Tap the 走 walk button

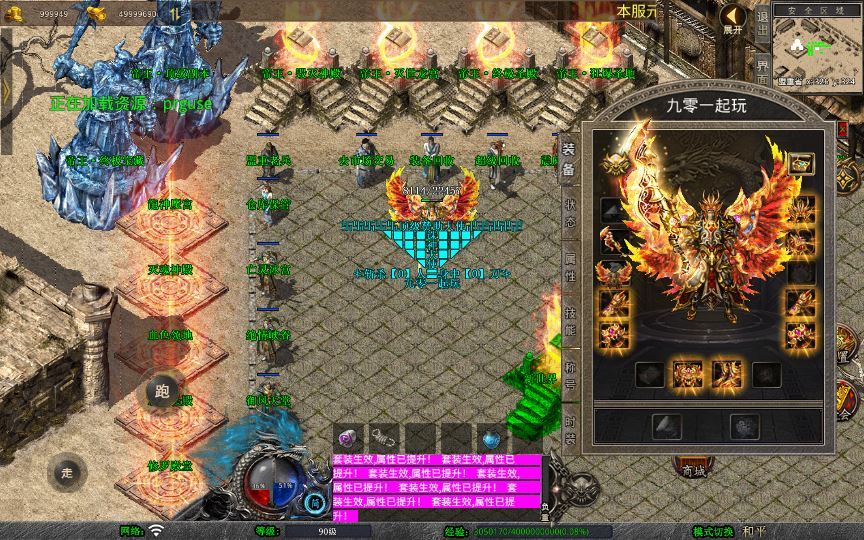[67, 471]
